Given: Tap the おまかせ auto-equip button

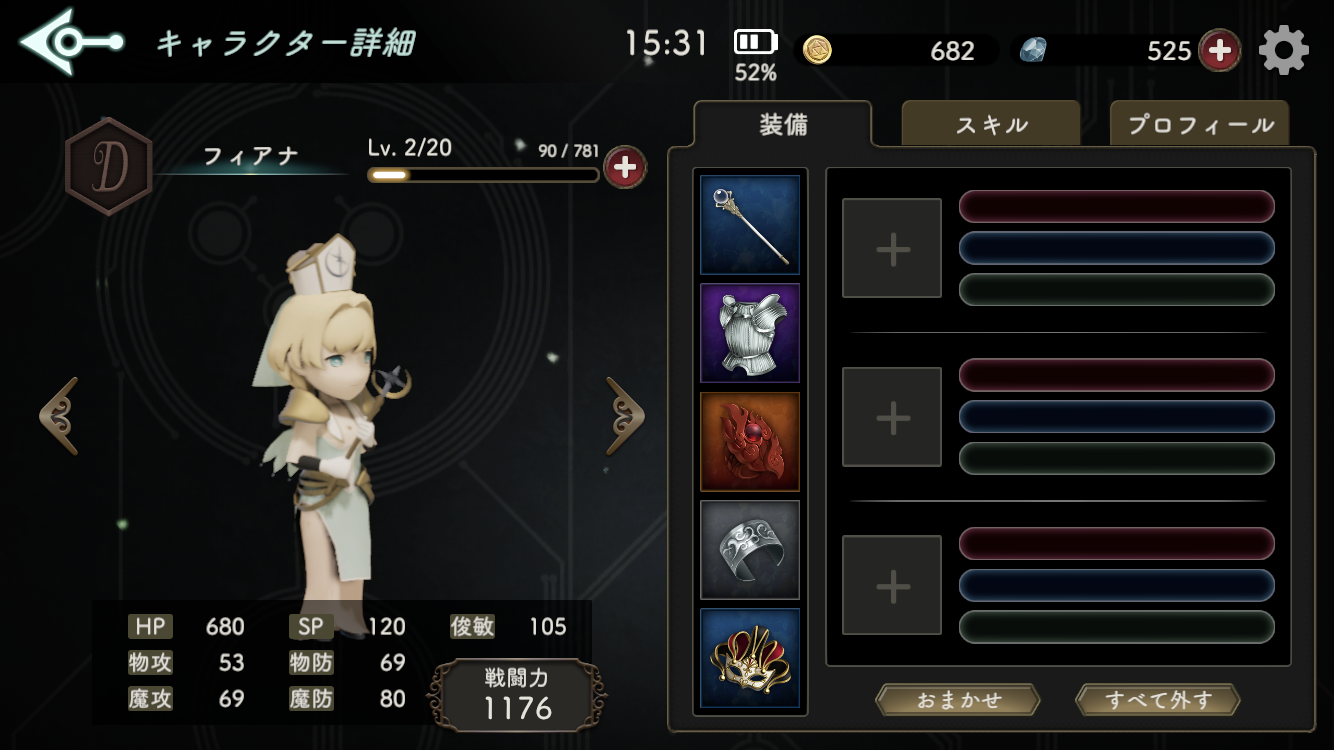Looking at the screenshot, I should (958, 700).
